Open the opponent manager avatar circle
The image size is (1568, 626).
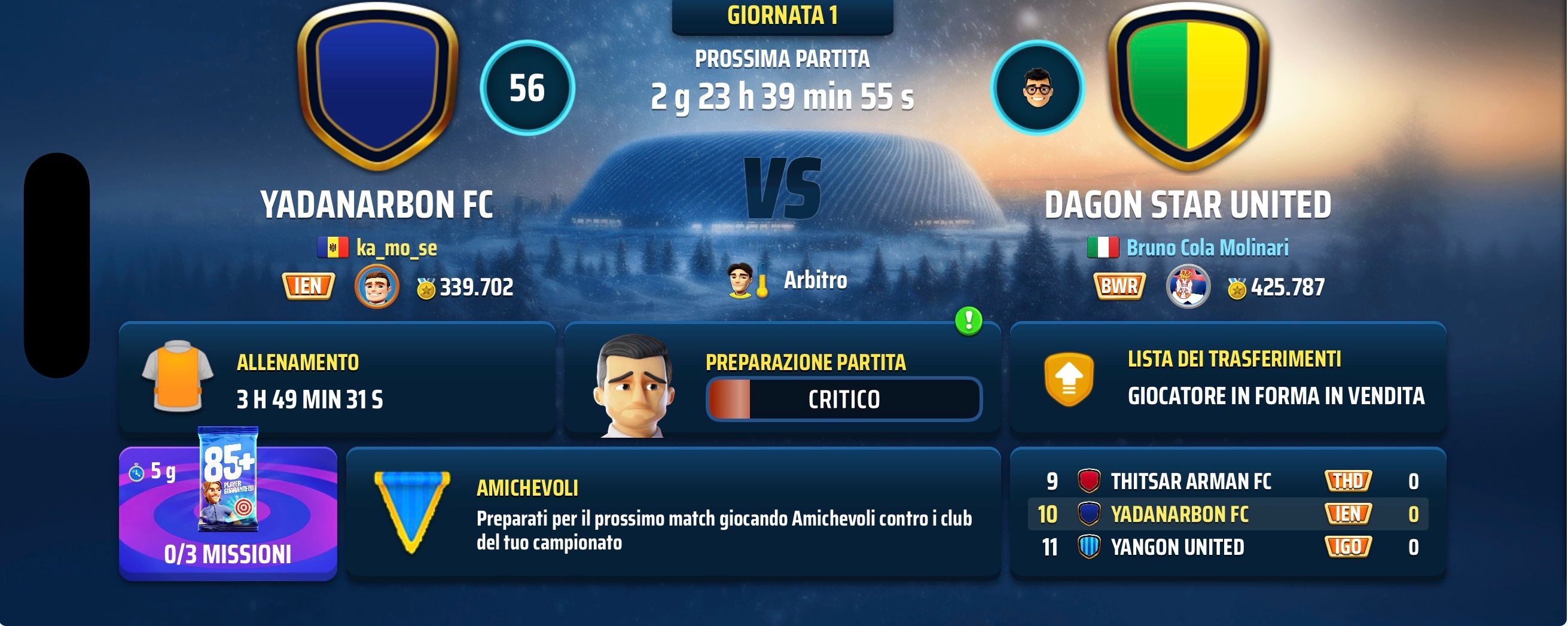click(x=1037, y=88)
